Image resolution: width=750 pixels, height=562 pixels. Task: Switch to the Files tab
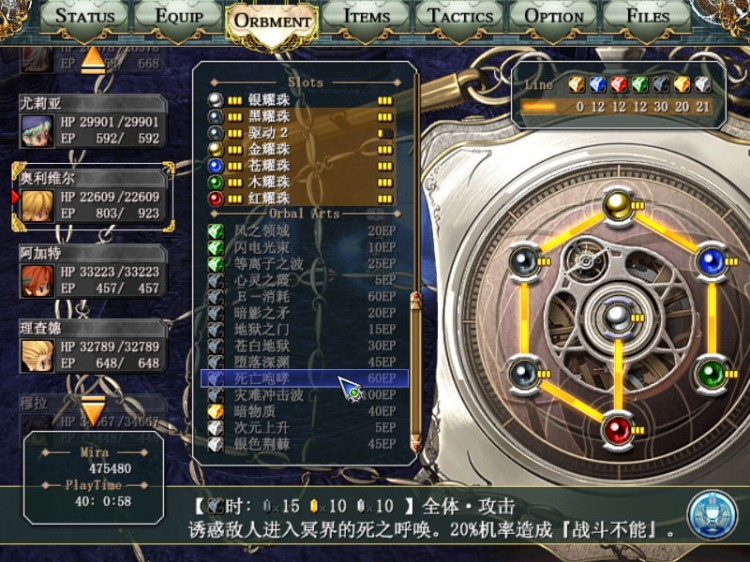pyautogui.click(x=648, y=17)
